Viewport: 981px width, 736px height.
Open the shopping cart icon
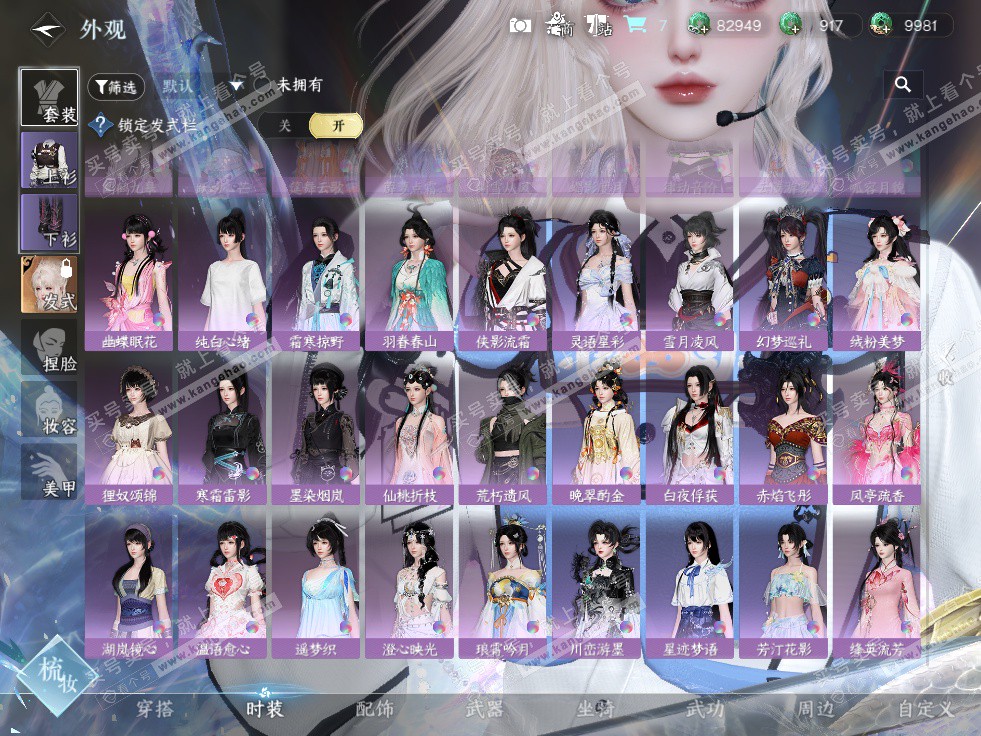point(634,25)
